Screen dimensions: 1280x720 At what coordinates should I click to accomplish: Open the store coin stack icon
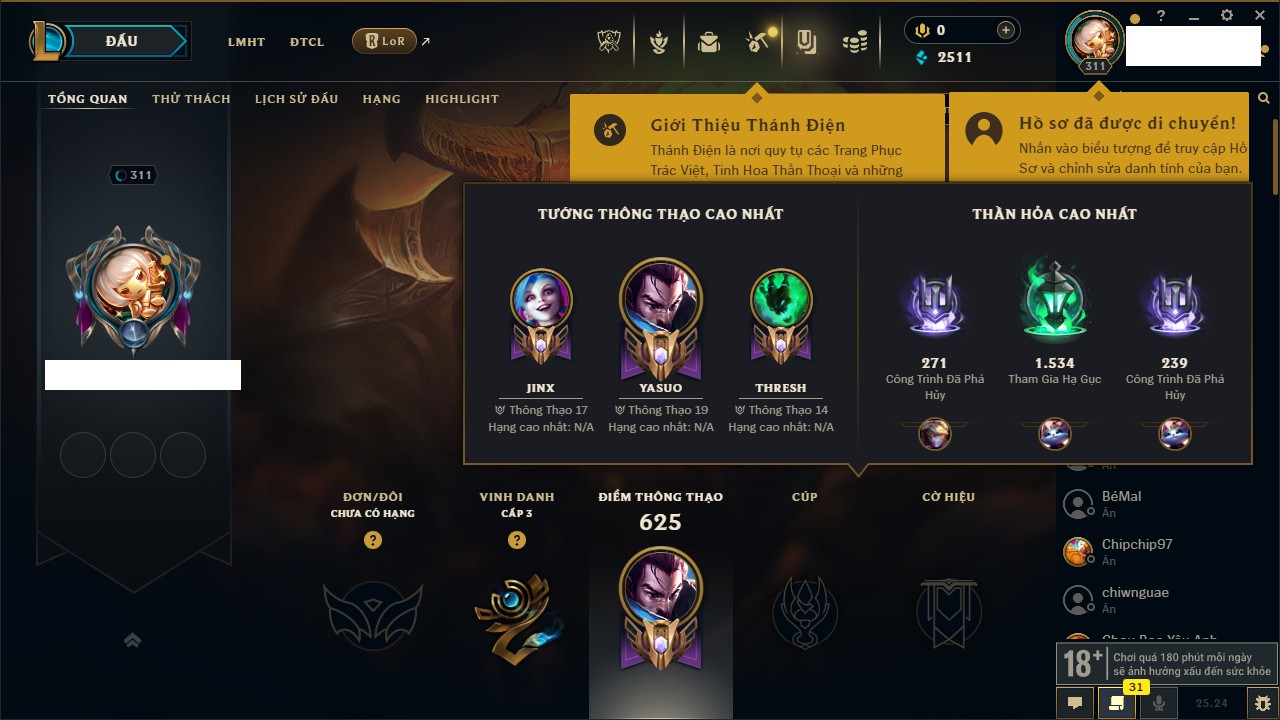(x=854, y=42)
